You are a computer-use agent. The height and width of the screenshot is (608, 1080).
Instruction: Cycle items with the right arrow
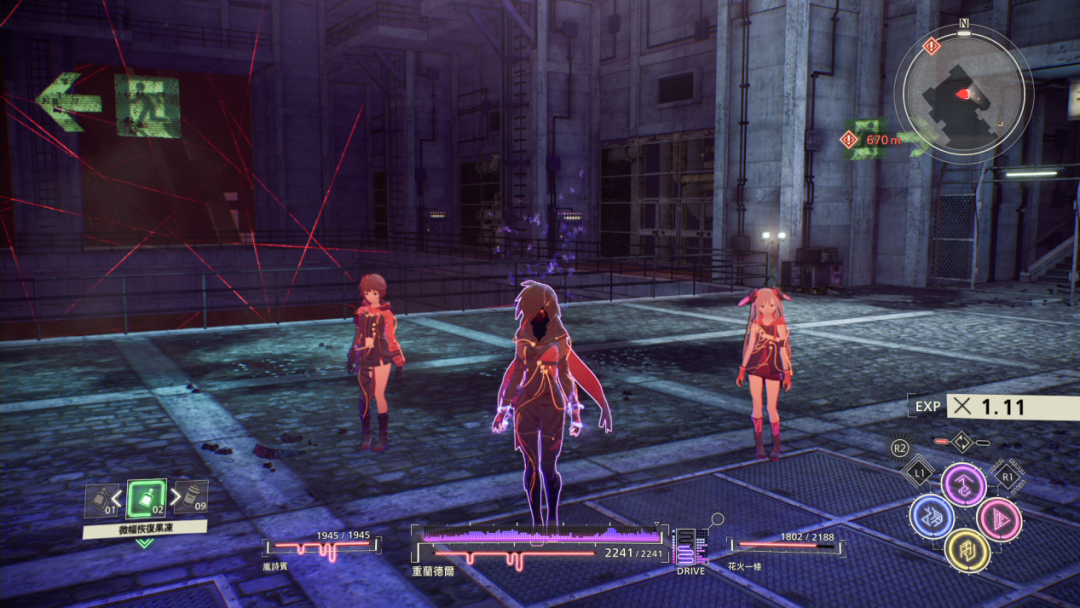[176, 496]
